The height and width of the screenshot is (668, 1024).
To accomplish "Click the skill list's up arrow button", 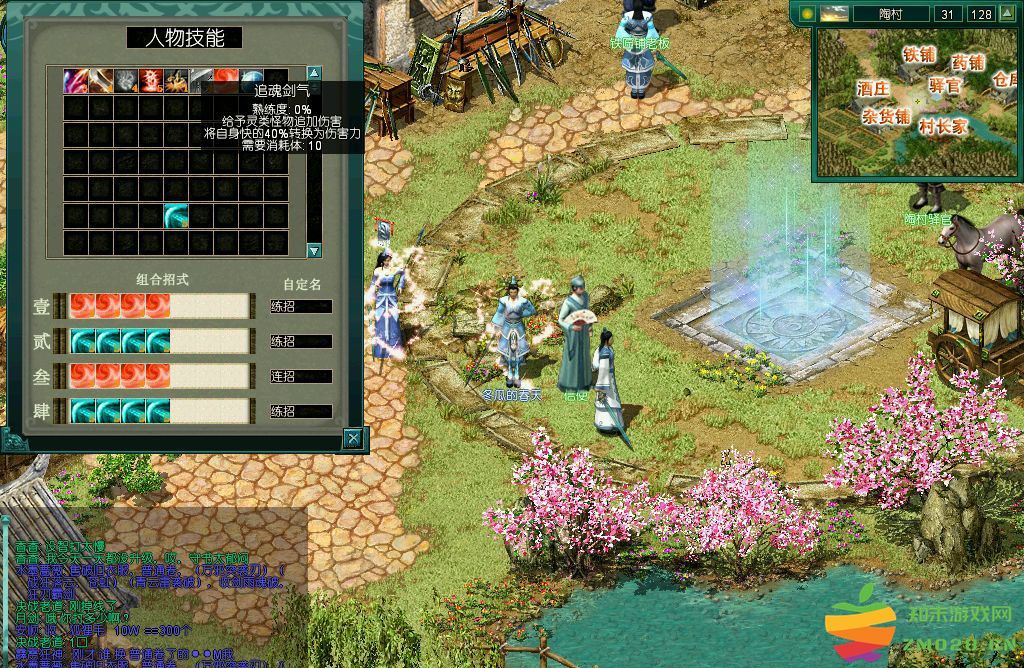I will (314, 73).
